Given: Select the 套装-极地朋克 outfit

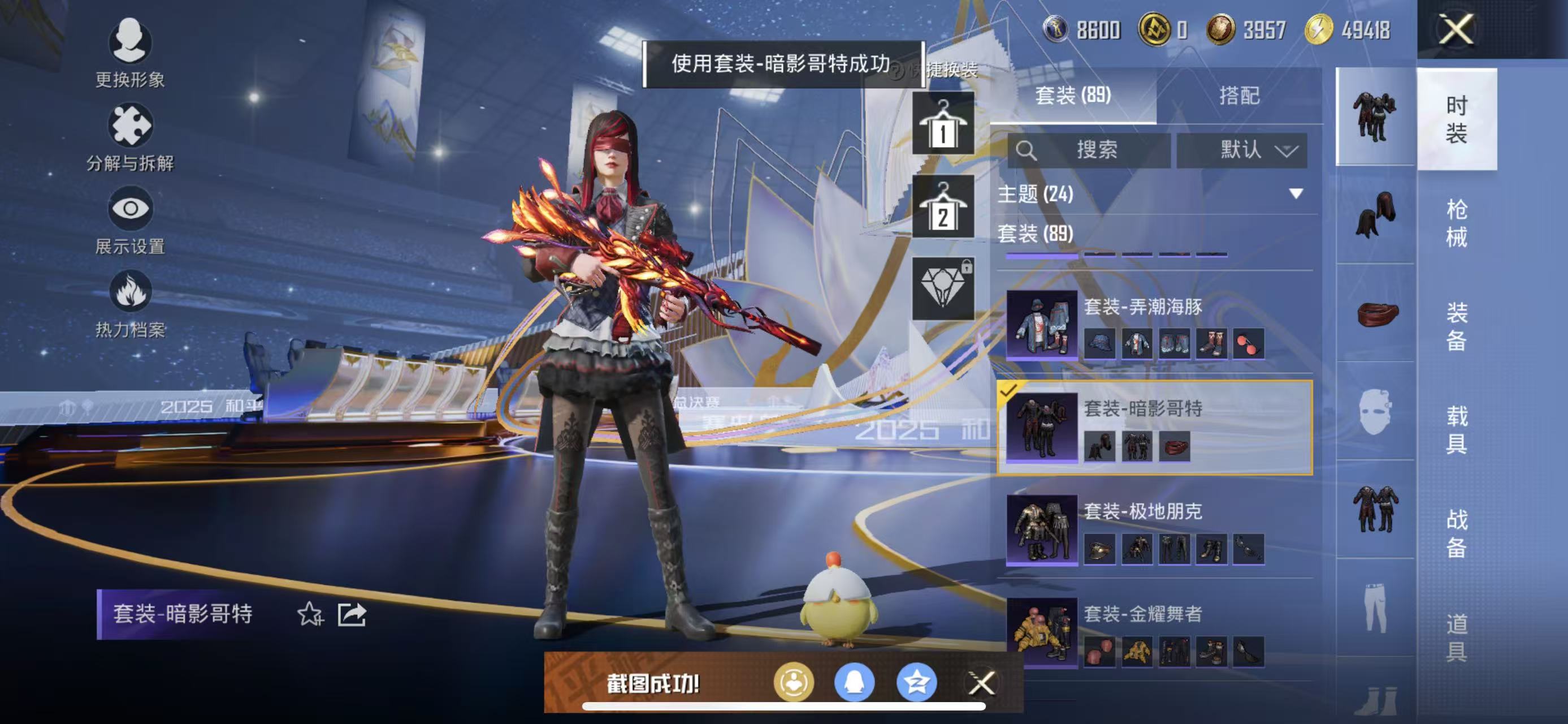Looking at the screenshot, I should [1154, 529].
